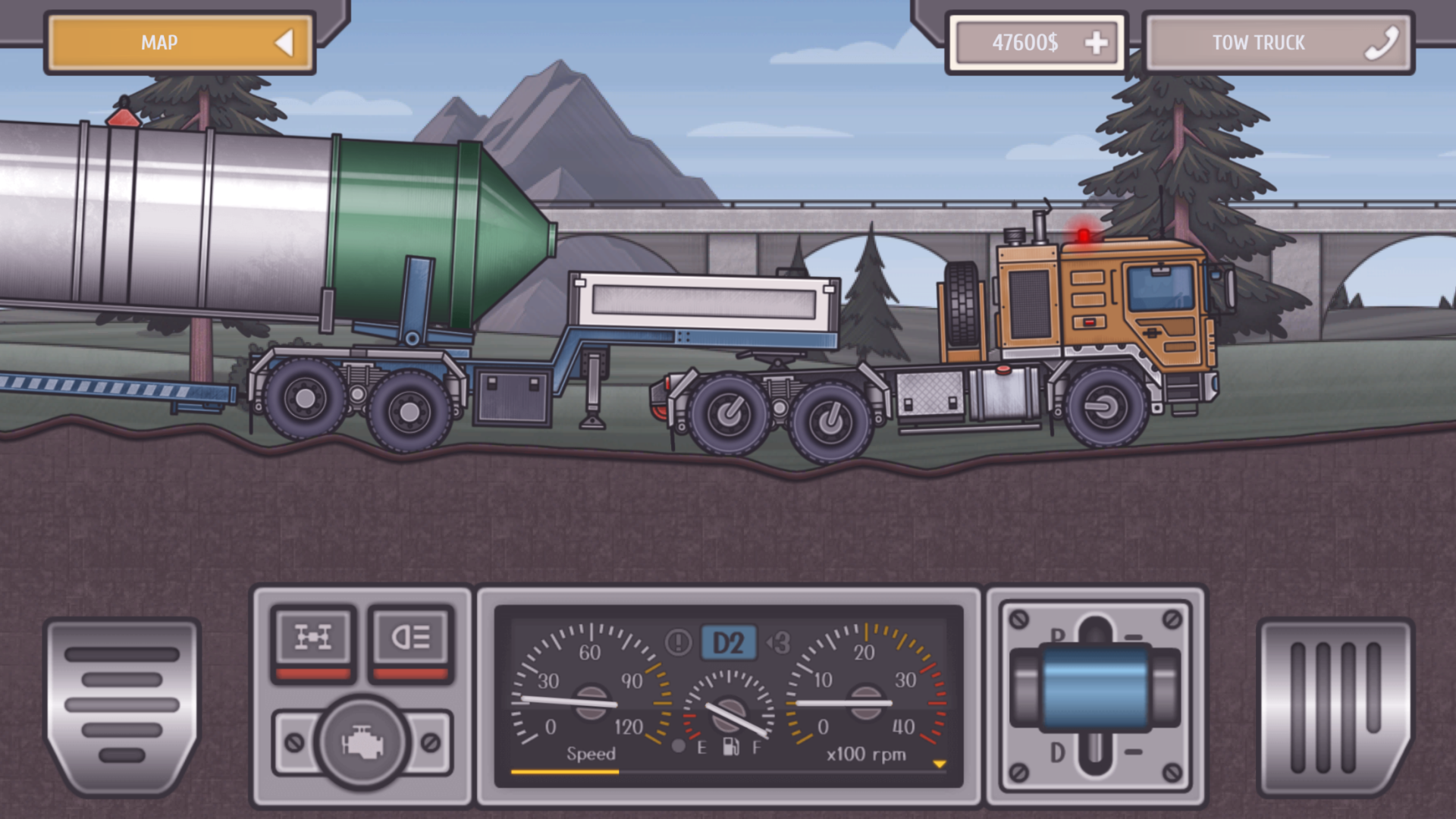Click the D2 gear indicator
This screenshot has height=819, width=1456.
coord(729,642)
